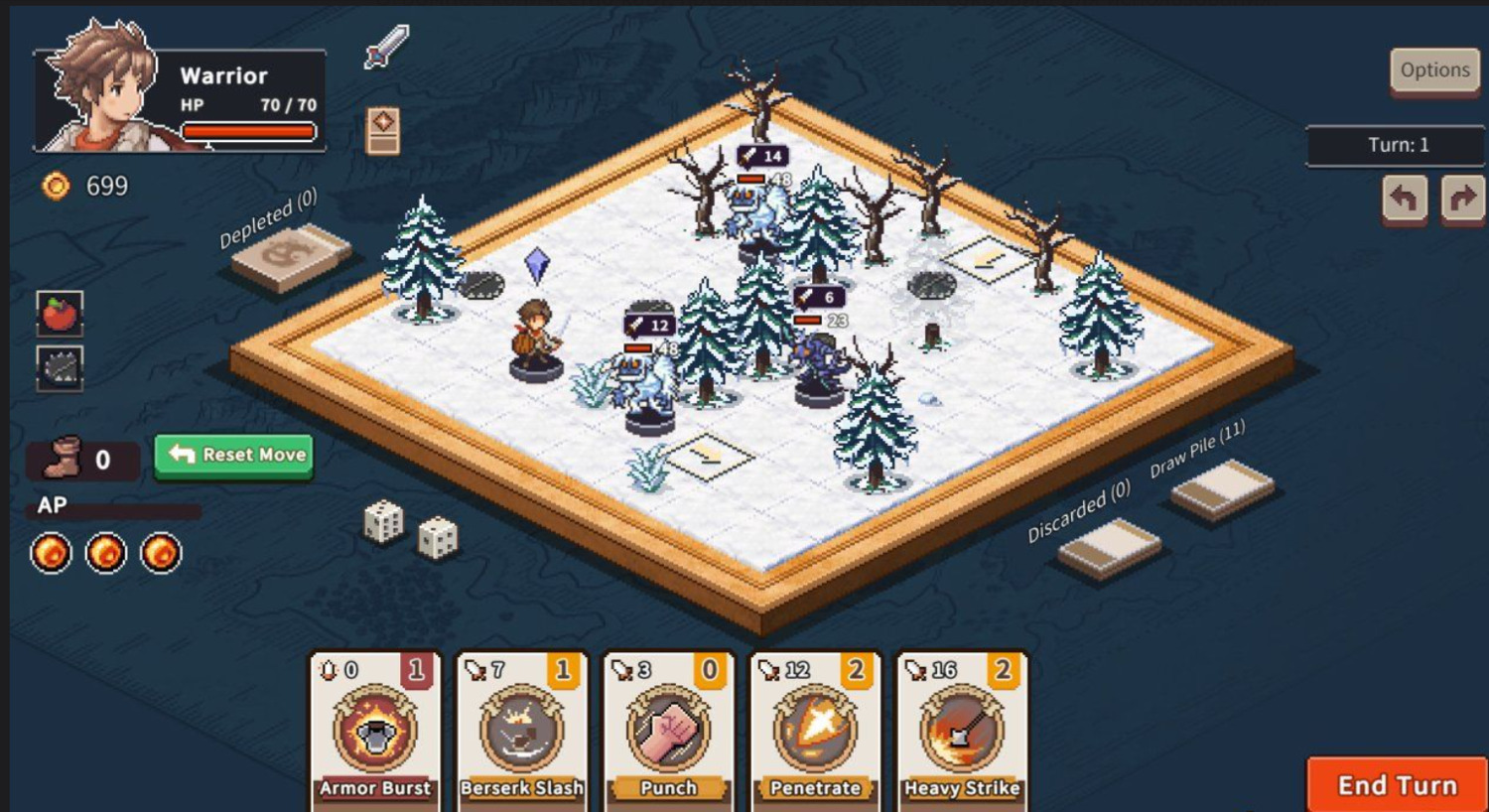Screen dimensions: 1489x812
Task: Click the sword weapon icon
Action: pyautogui.click(x=386, y=47)
